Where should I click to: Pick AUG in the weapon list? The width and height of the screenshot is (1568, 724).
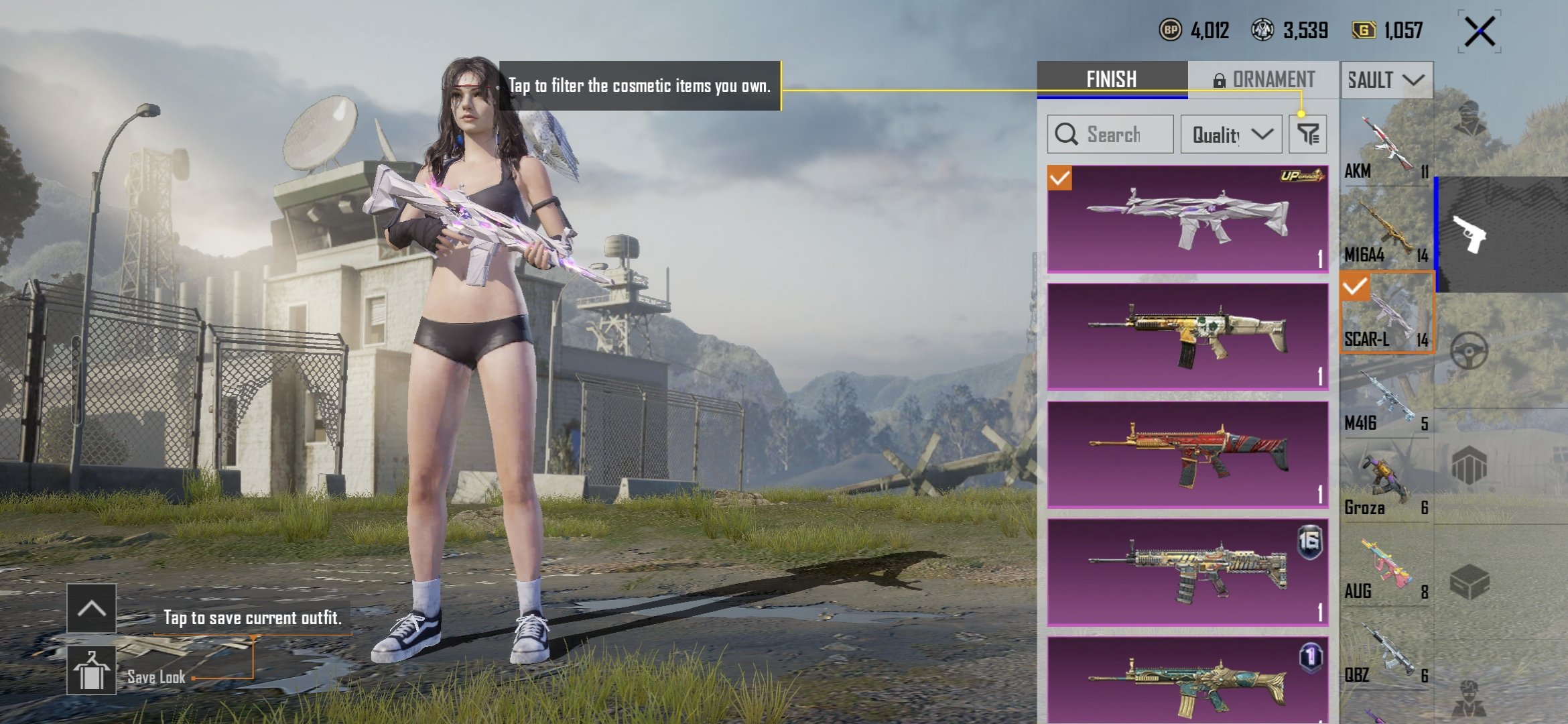(1386, 568)
